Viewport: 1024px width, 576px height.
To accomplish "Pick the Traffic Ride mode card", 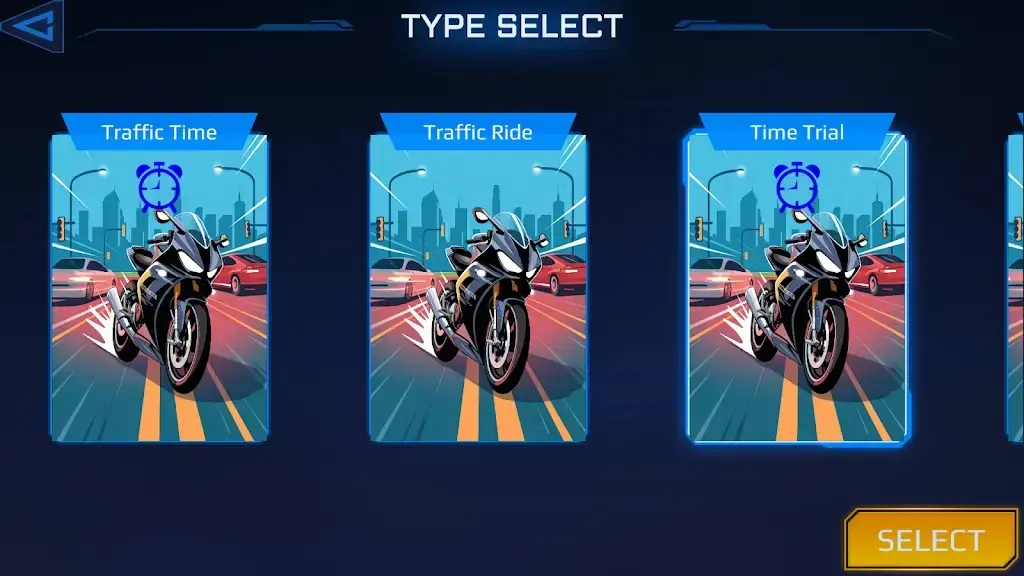I will tap(478, 285).
